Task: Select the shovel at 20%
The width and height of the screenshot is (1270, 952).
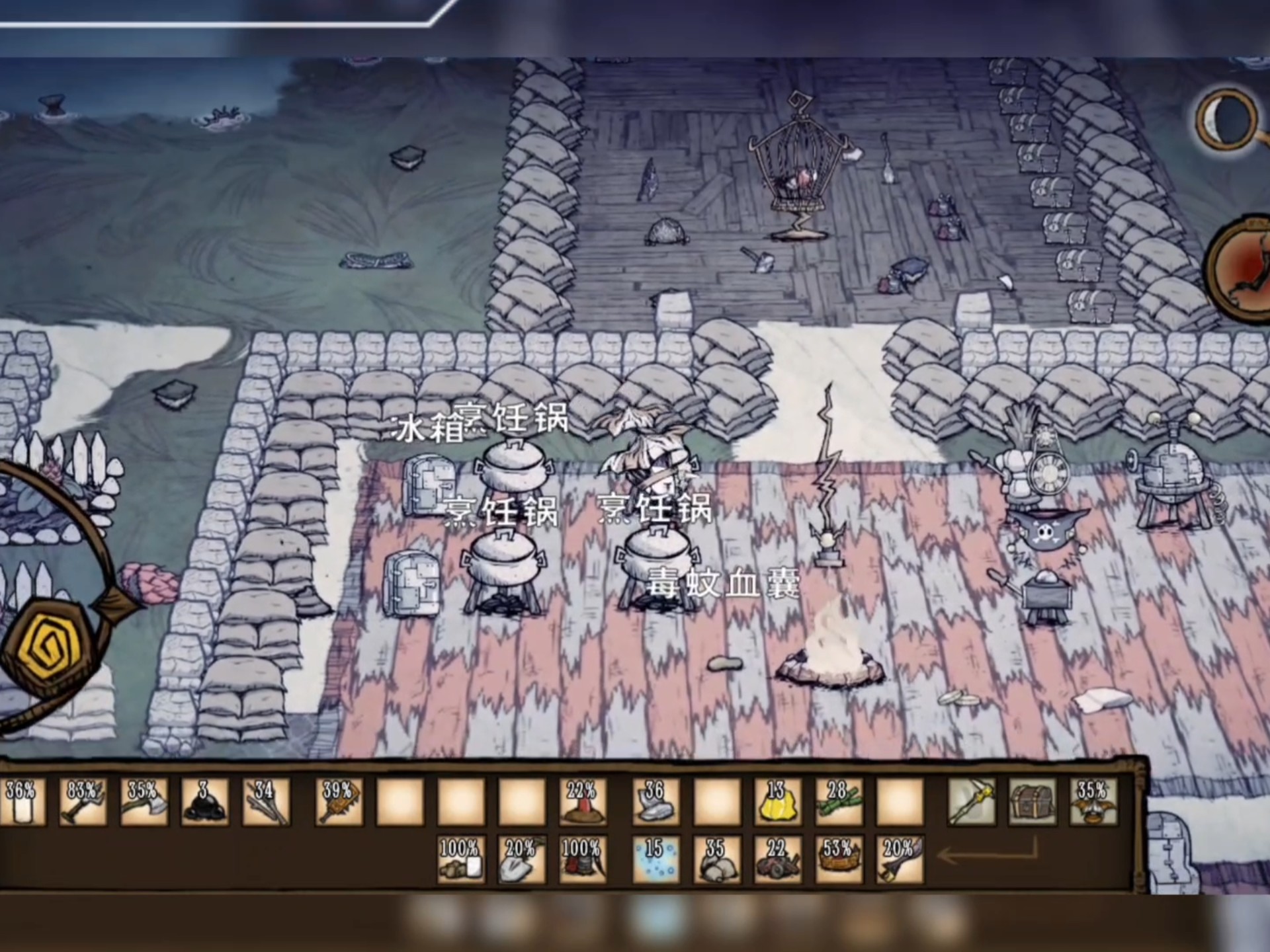Action: coord(522,859)
